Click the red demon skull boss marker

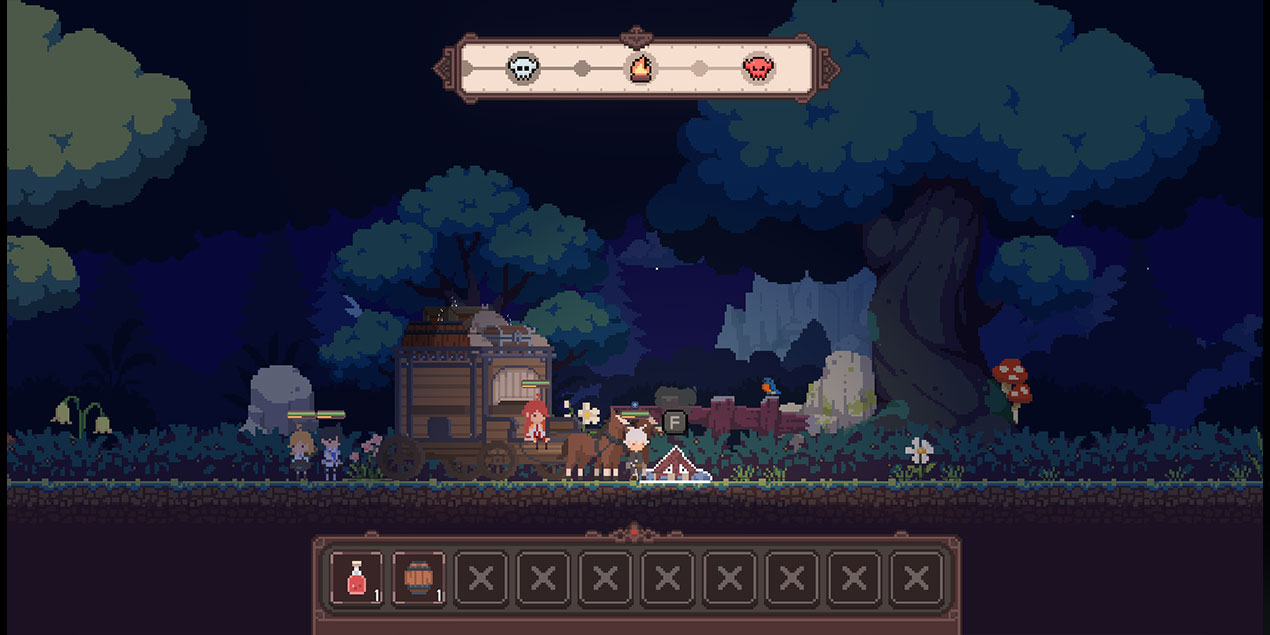758,68
